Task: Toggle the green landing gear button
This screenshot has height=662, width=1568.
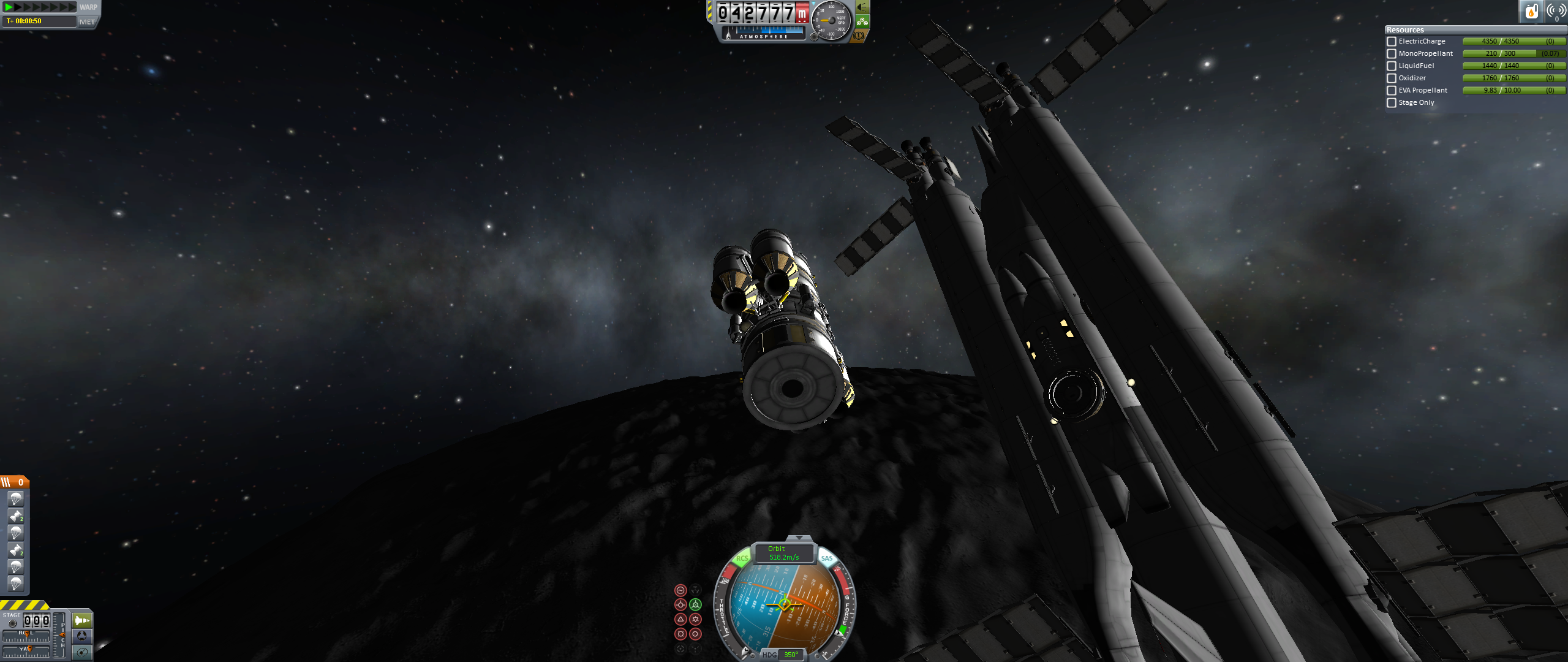Action: pyautogui.click(x=862, y=22)
